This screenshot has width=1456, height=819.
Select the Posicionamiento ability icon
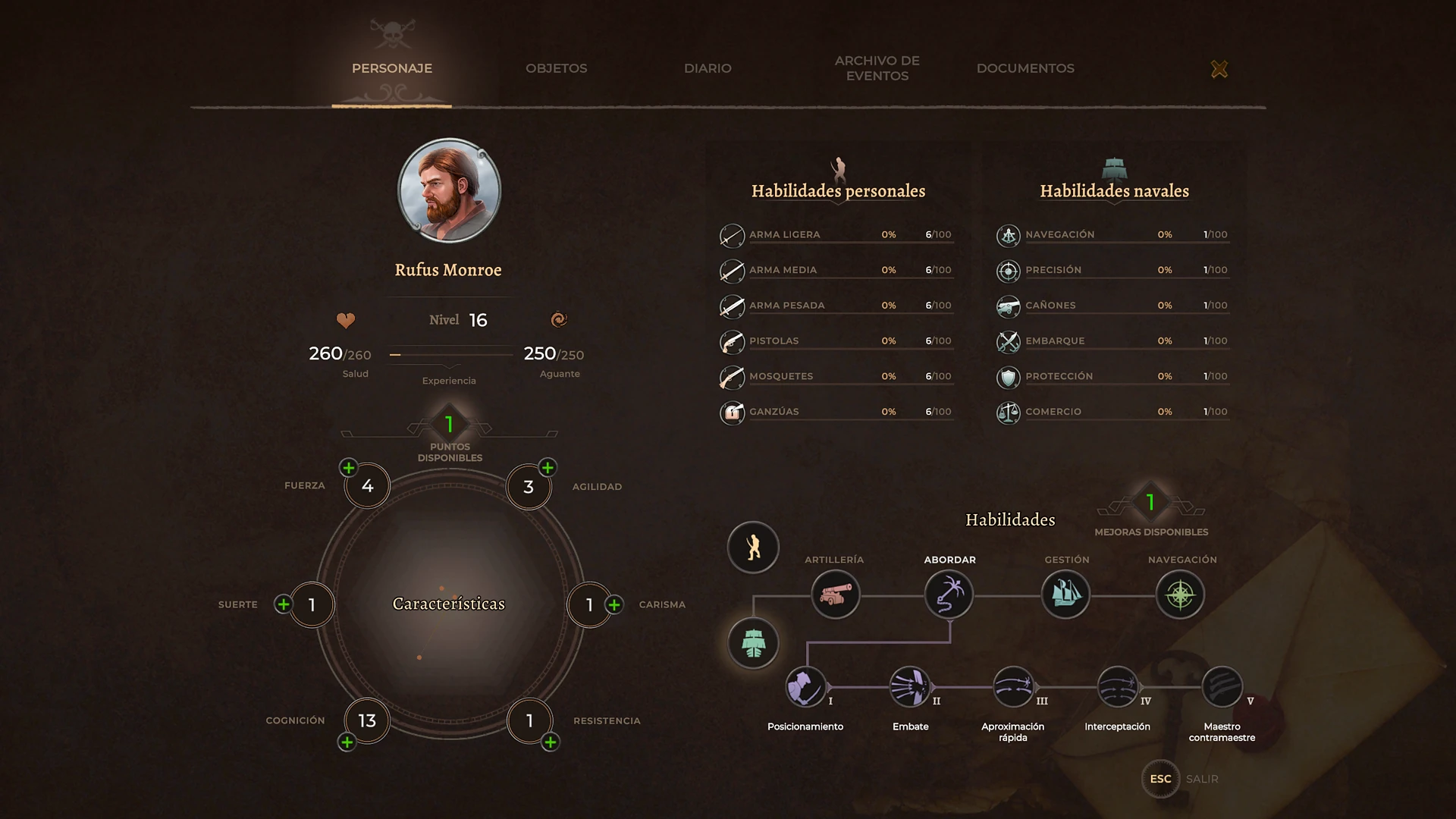[x=805, y=689]
